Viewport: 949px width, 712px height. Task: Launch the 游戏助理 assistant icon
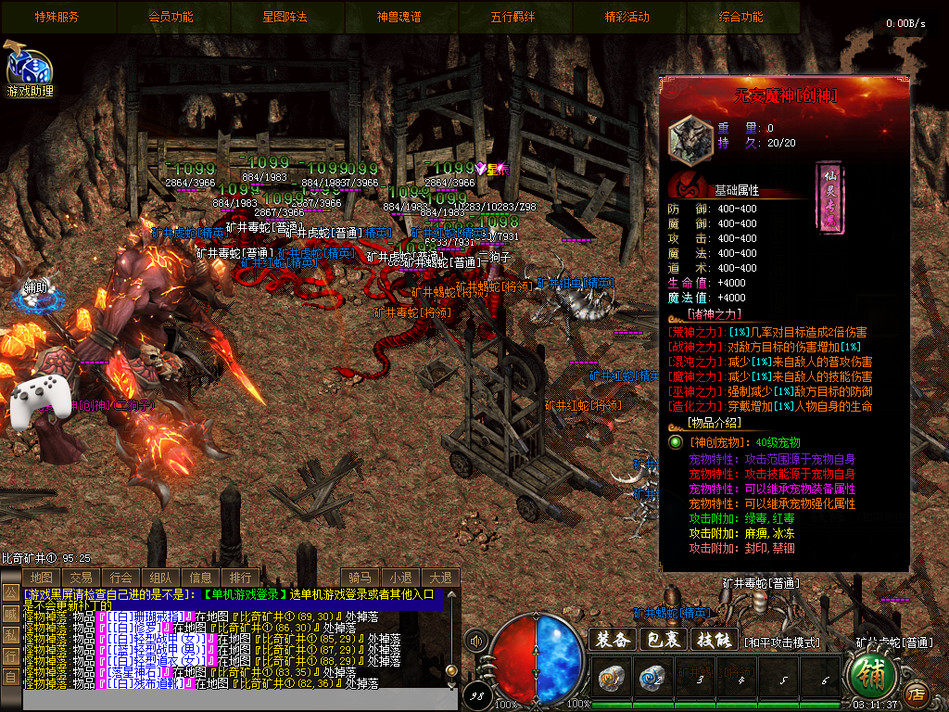point(28,70)
